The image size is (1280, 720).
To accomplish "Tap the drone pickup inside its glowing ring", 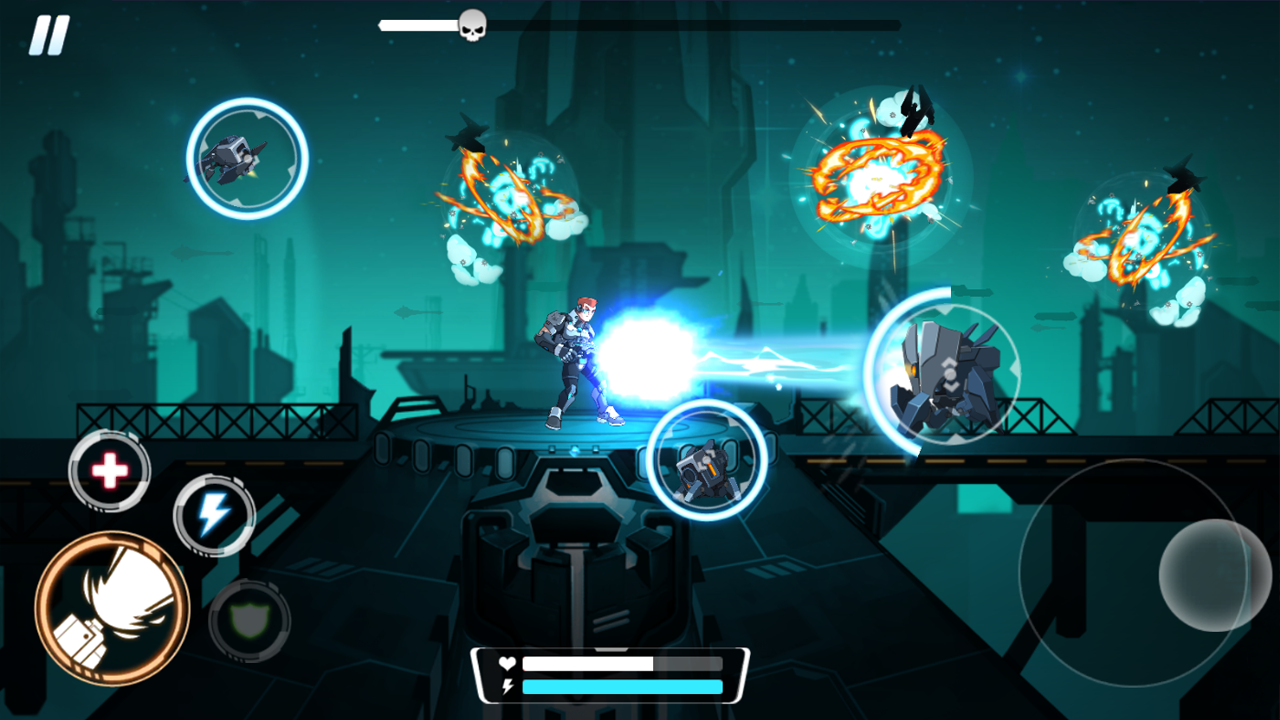I will 246,158.
